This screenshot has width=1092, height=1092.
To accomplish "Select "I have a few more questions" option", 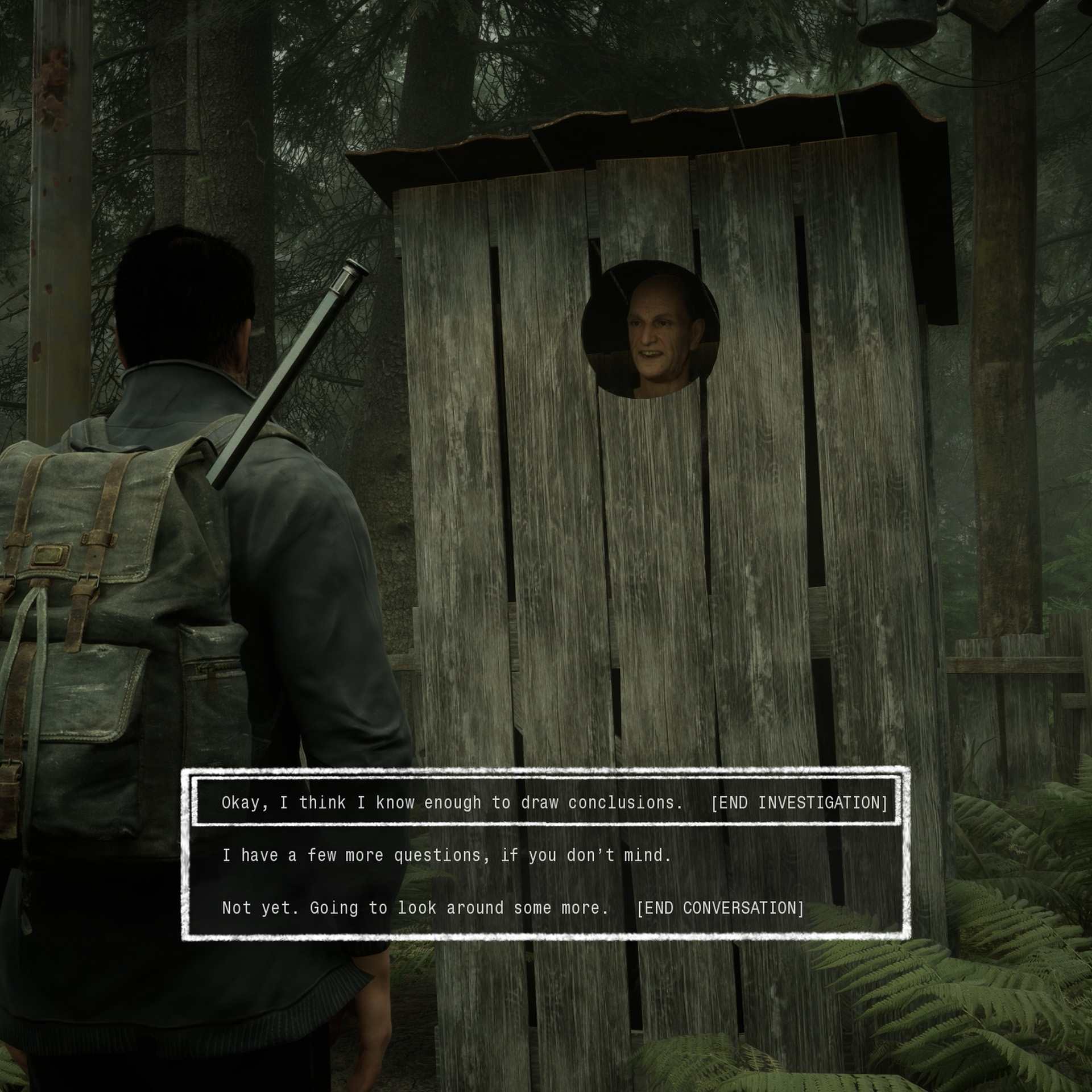I will click(x=446, y=855).
